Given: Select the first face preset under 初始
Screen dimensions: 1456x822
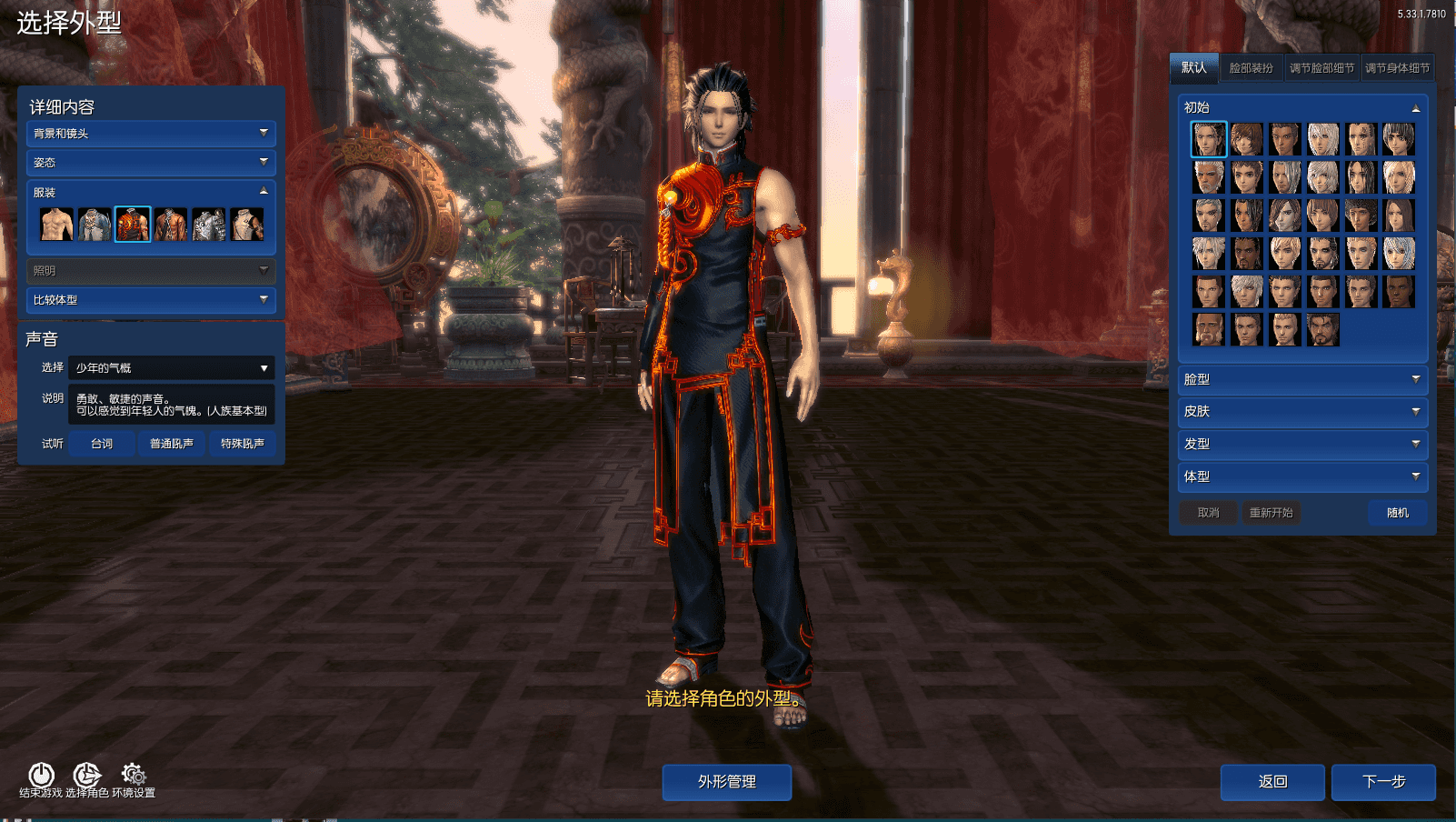Looking at the screenshot, I should [1208, 138].
